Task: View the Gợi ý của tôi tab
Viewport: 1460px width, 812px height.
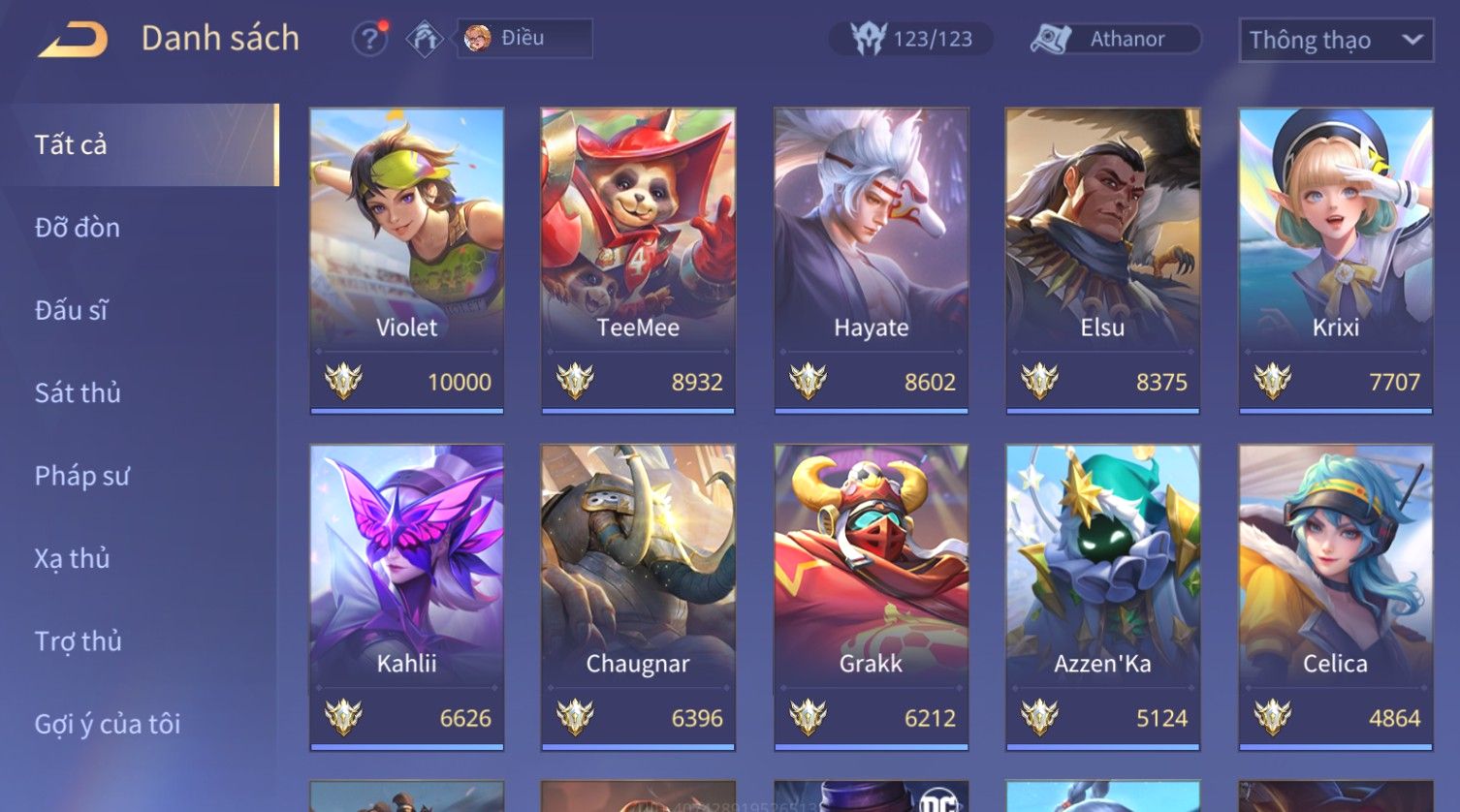Action: coord(108,724)
